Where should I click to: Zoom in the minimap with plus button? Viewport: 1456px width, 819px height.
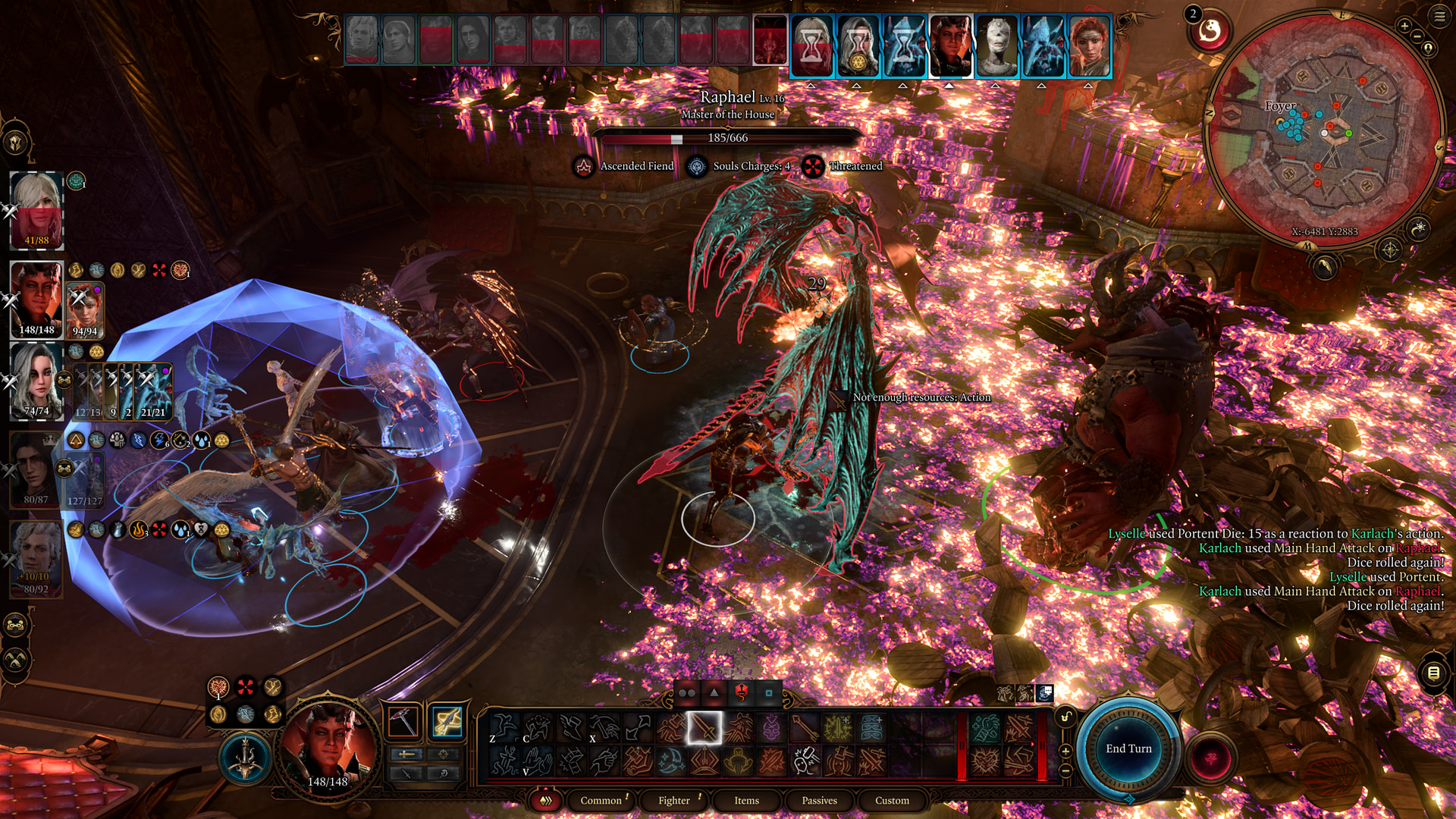click(x=1404, y=26)
